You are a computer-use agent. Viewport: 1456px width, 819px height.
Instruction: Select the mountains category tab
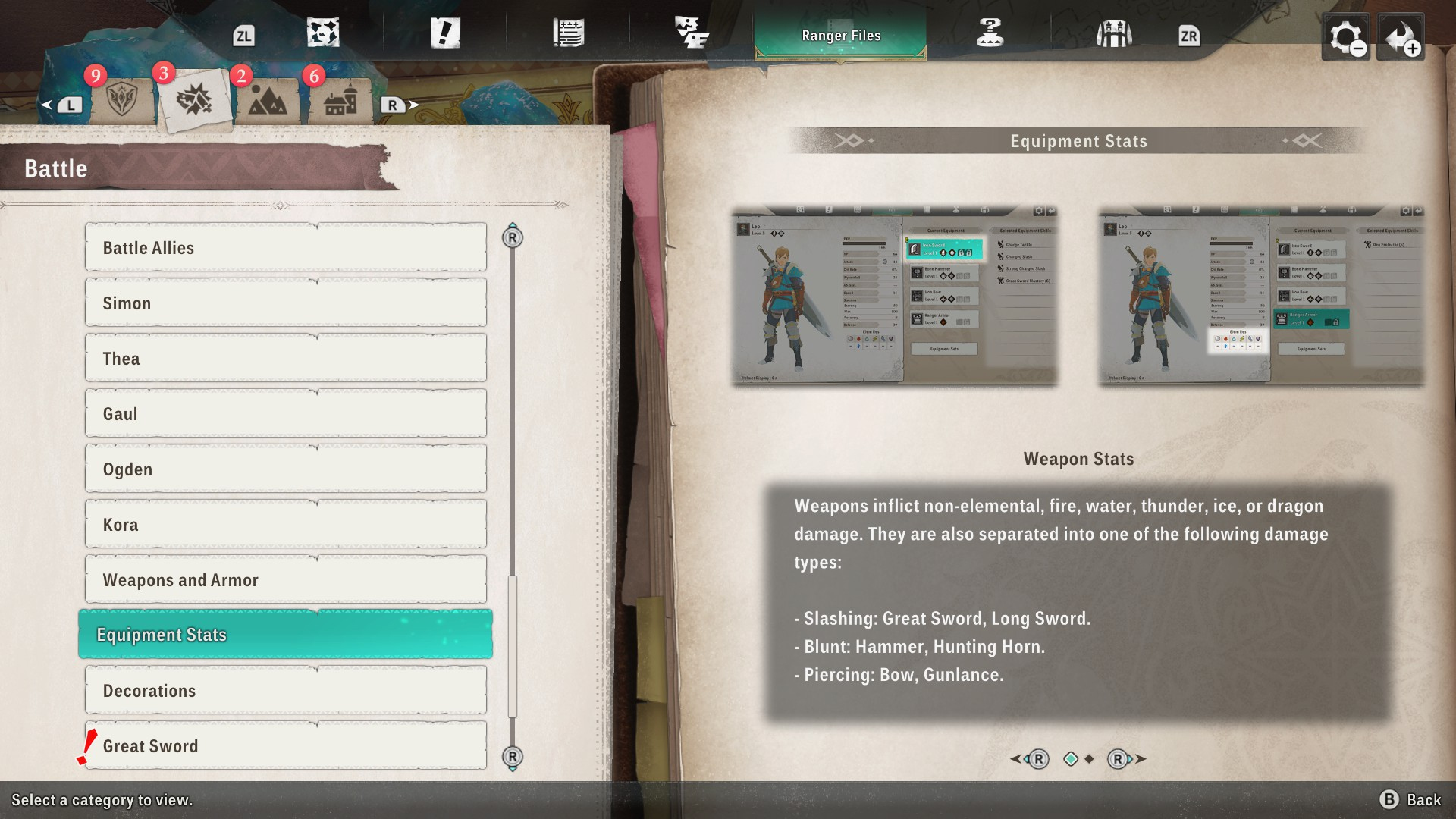tap(267, 100)
